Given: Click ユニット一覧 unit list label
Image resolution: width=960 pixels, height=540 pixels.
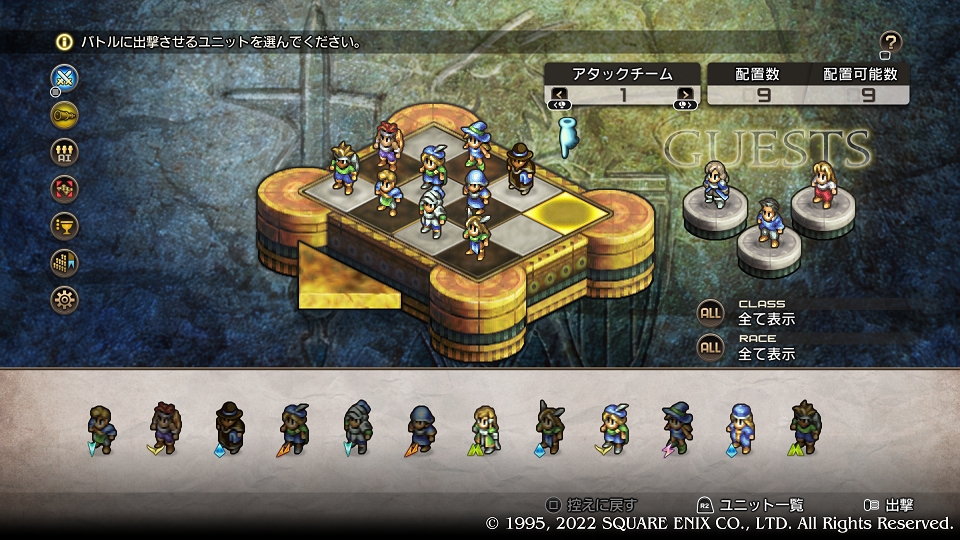Looking at the screenshot, I should (761, 506).
